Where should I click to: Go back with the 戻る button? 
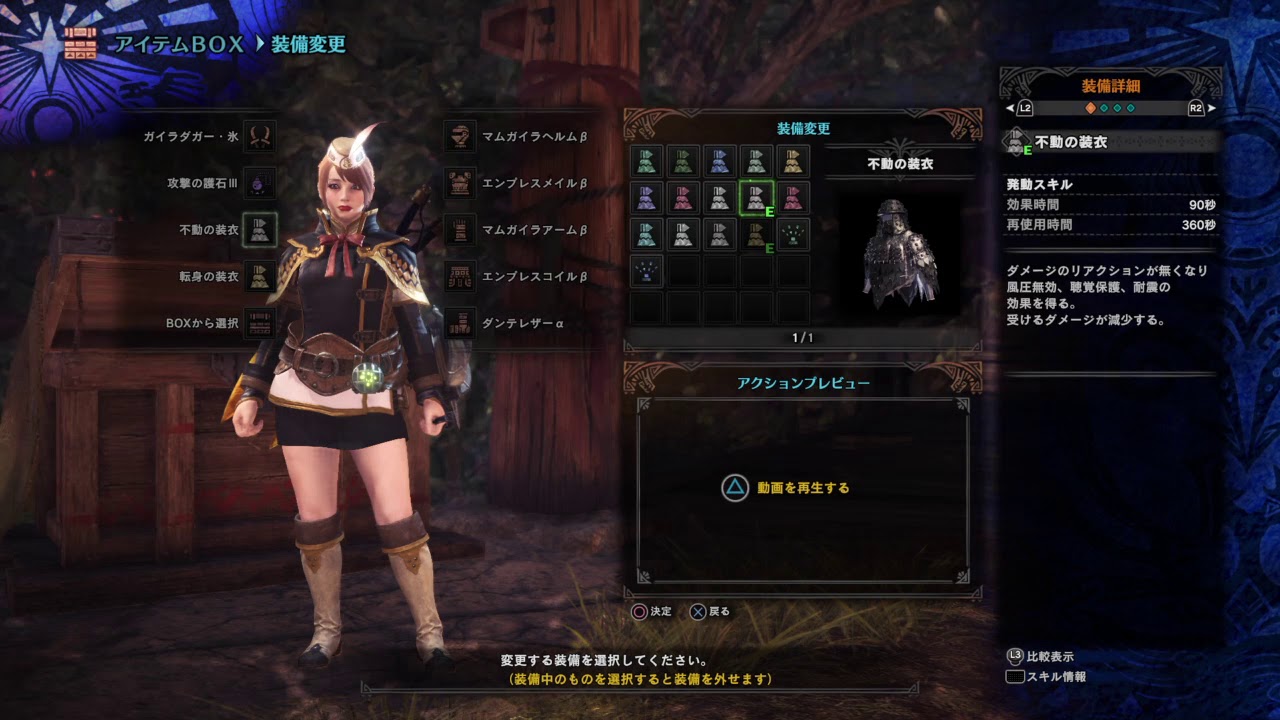[x=698, y=611]
